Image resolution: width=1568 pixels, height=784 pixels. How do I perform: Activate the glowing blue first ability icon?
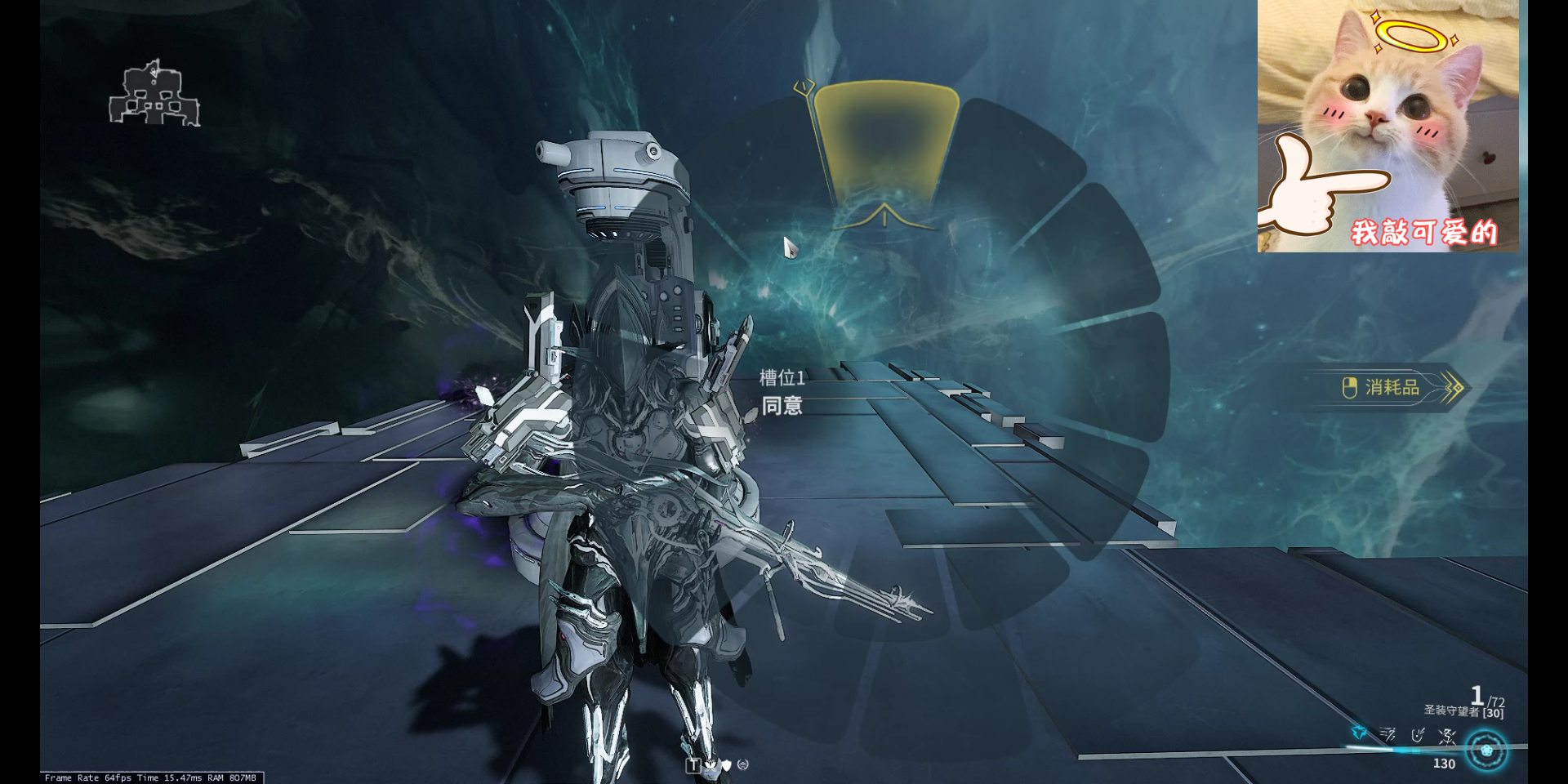[x=1359, y=733]
